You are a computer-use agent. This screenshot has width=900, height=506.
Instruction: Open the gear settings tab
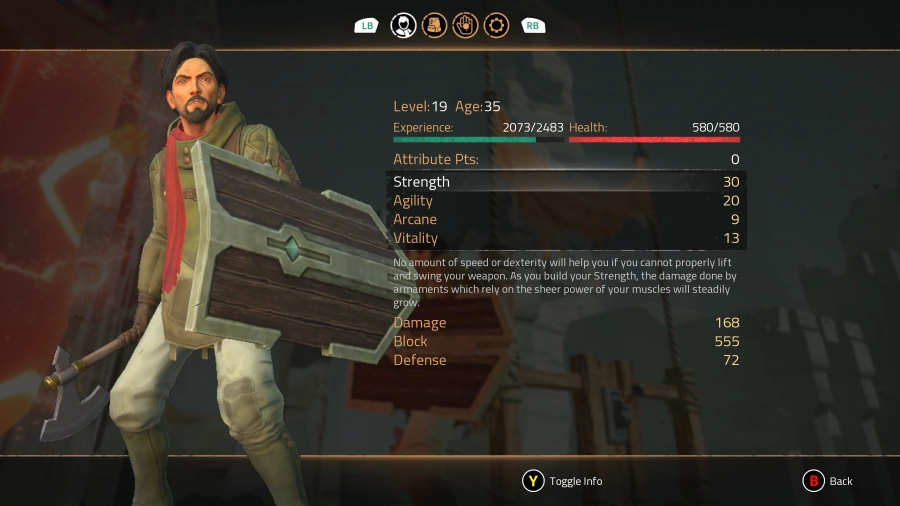coord(496,25)
